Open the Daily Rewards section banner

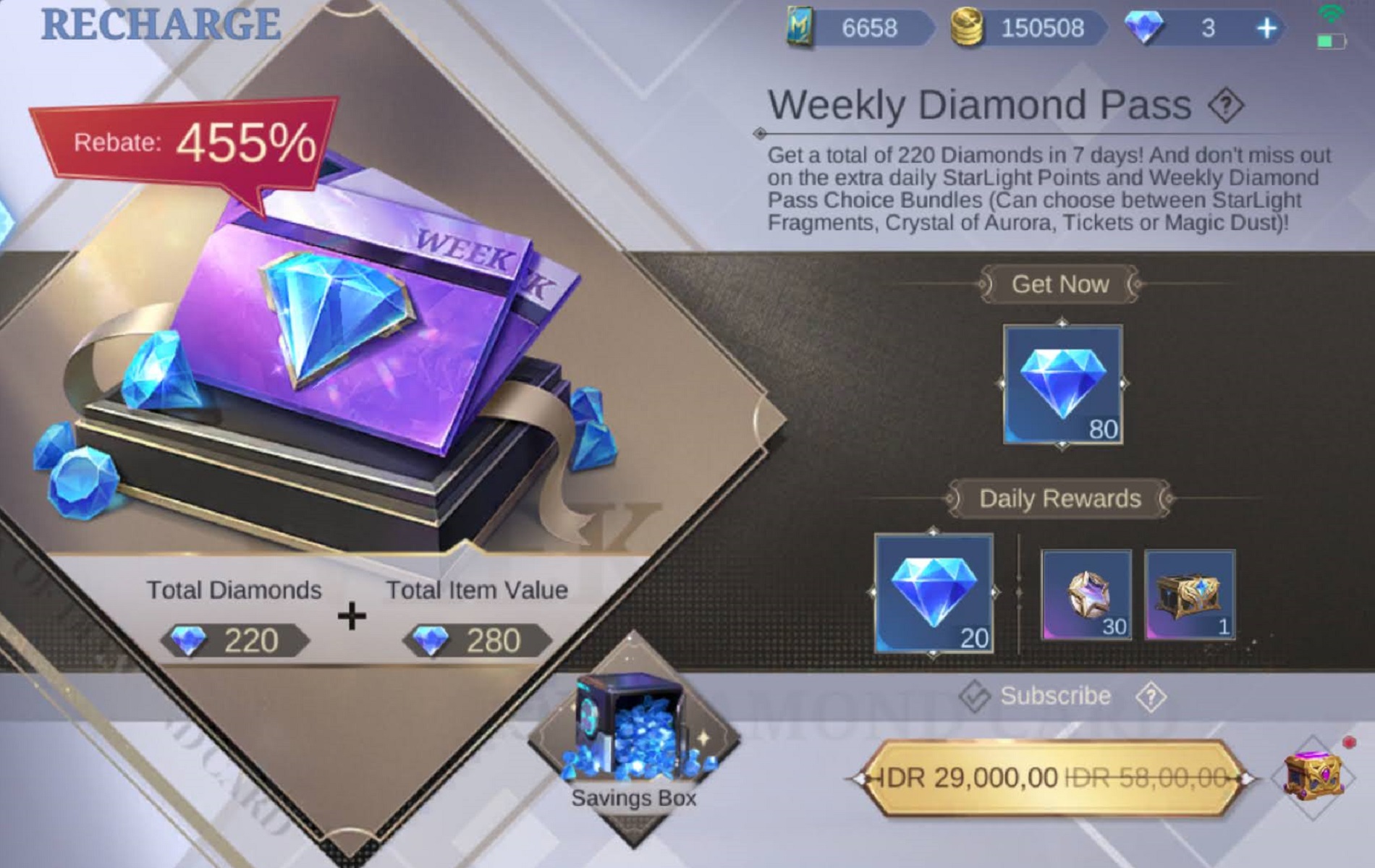pyautogui.click(x=1059, y=498)
